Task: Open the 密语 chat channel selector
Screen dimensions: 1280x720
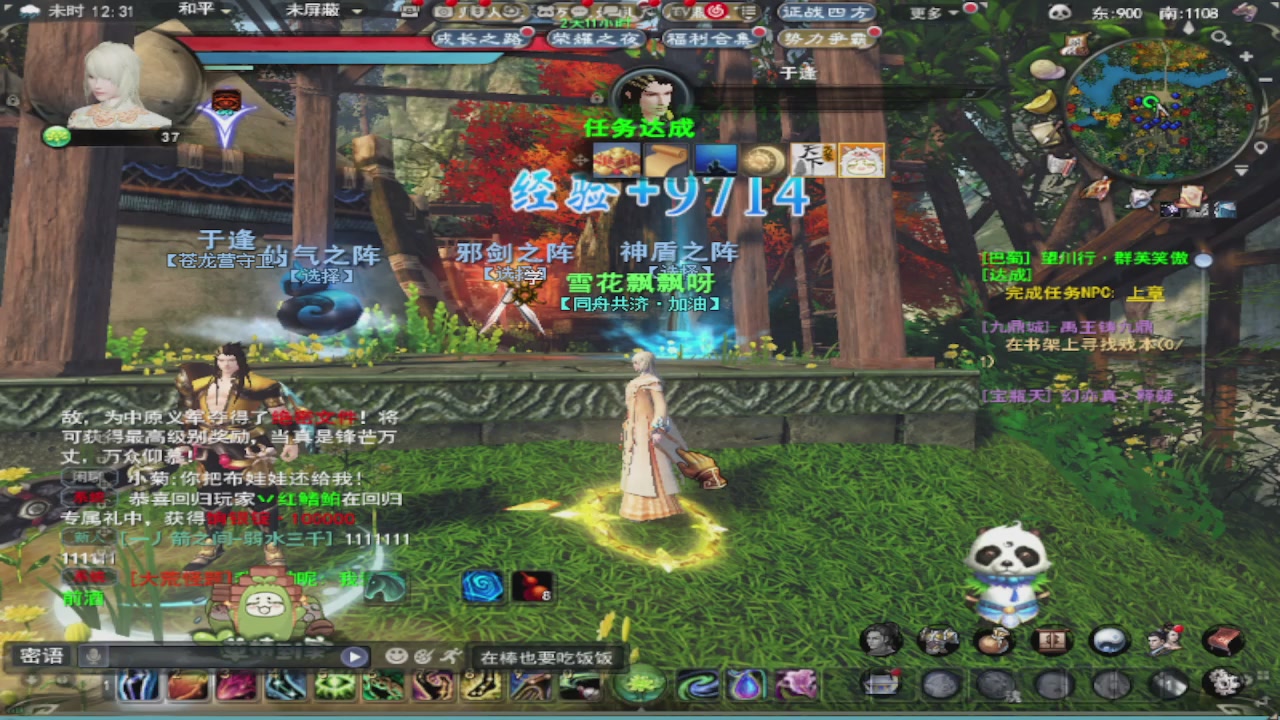Action: click(42, 656)
